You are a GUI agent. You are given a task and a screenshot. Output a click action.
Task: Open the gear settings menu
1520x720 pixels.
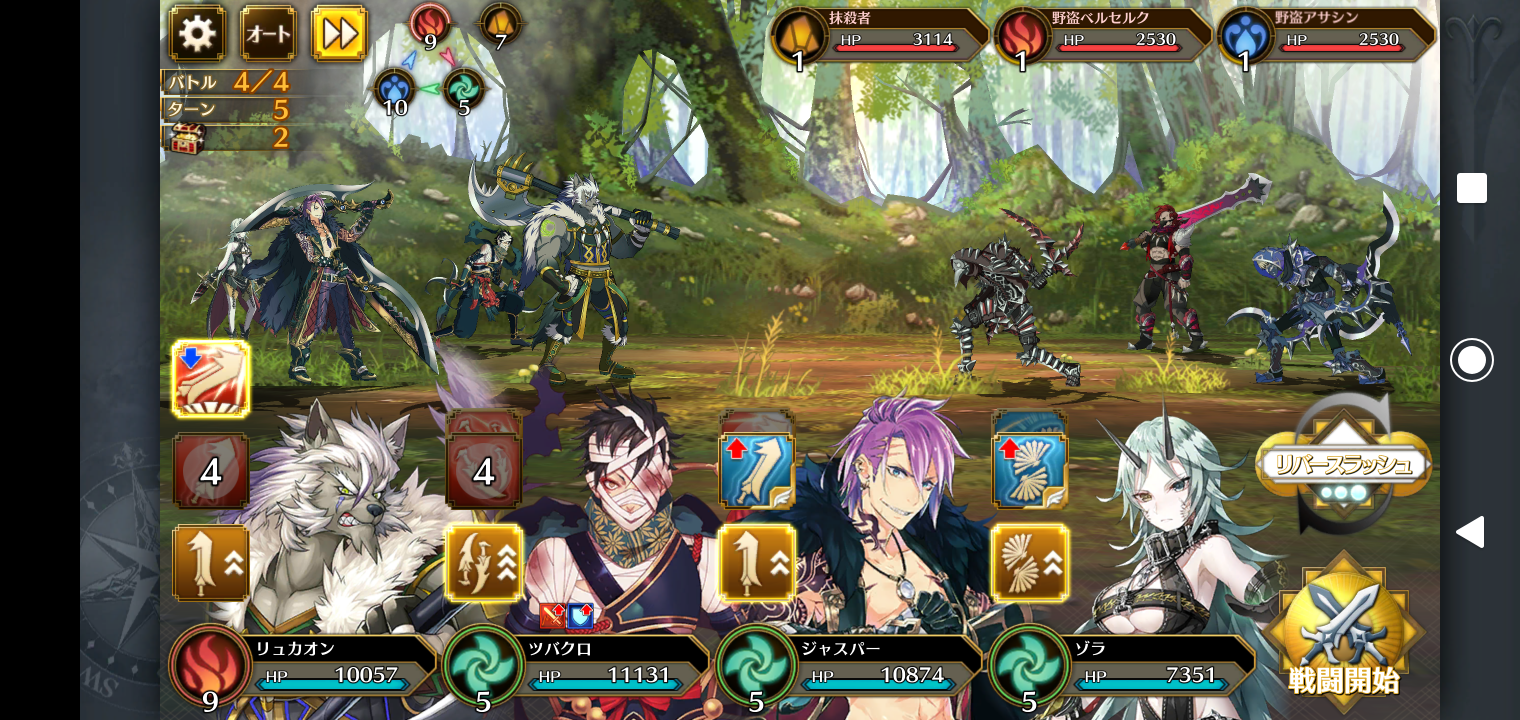[196, 34]
